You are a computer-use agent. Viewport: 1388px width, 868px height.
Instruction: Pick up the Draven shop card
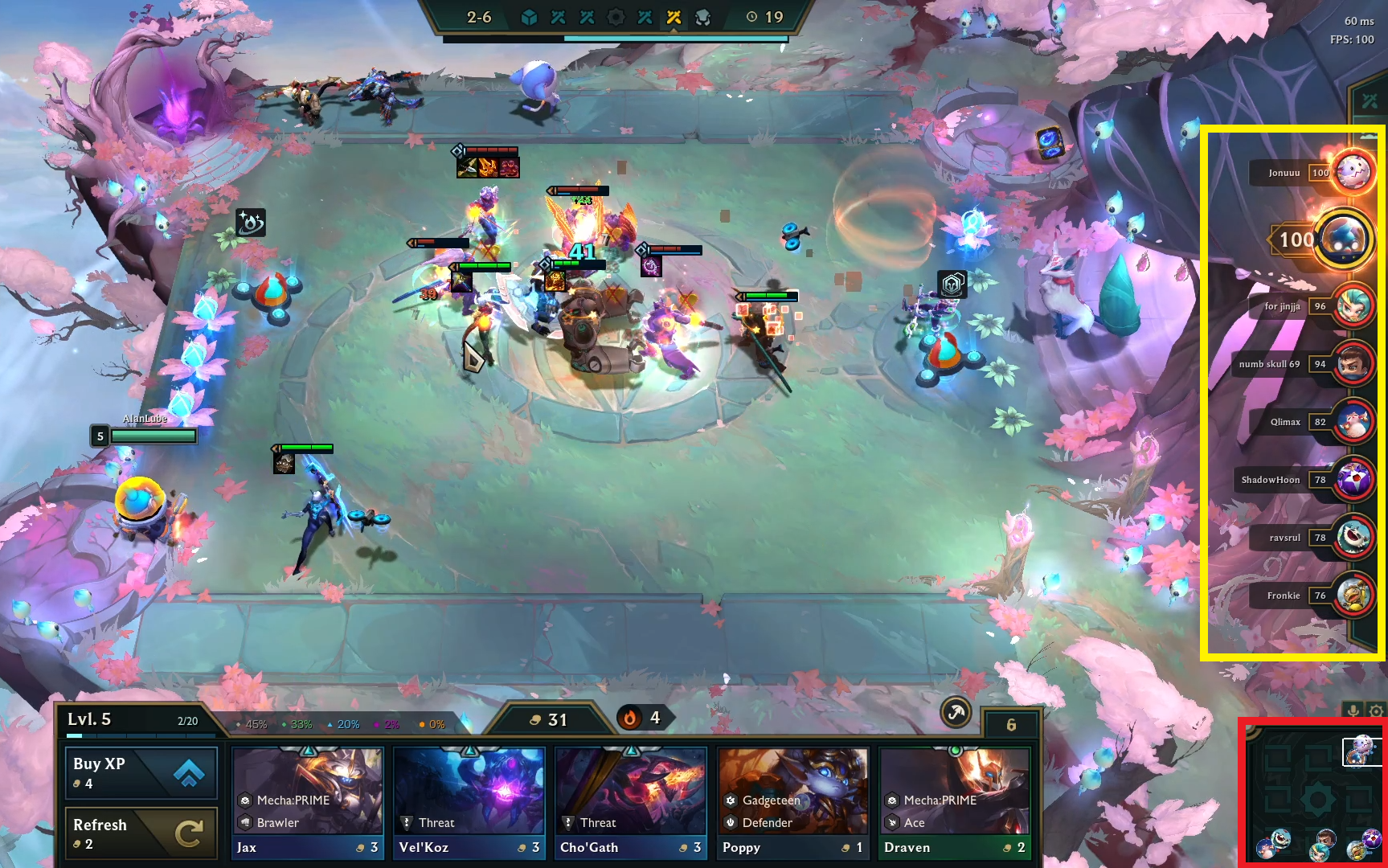954,802
